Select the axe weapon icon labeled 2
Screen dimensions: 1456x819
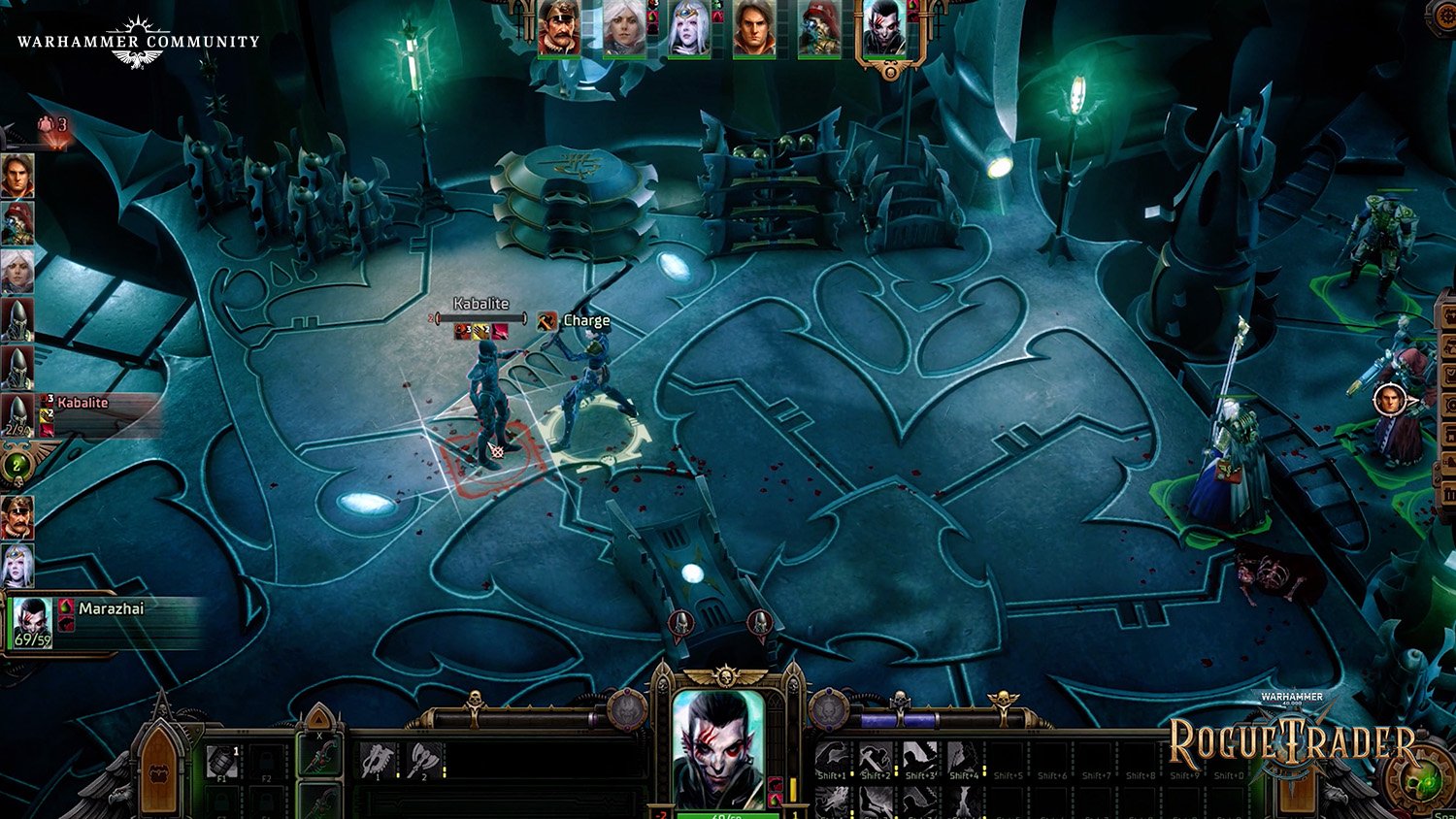pos(424,760)
